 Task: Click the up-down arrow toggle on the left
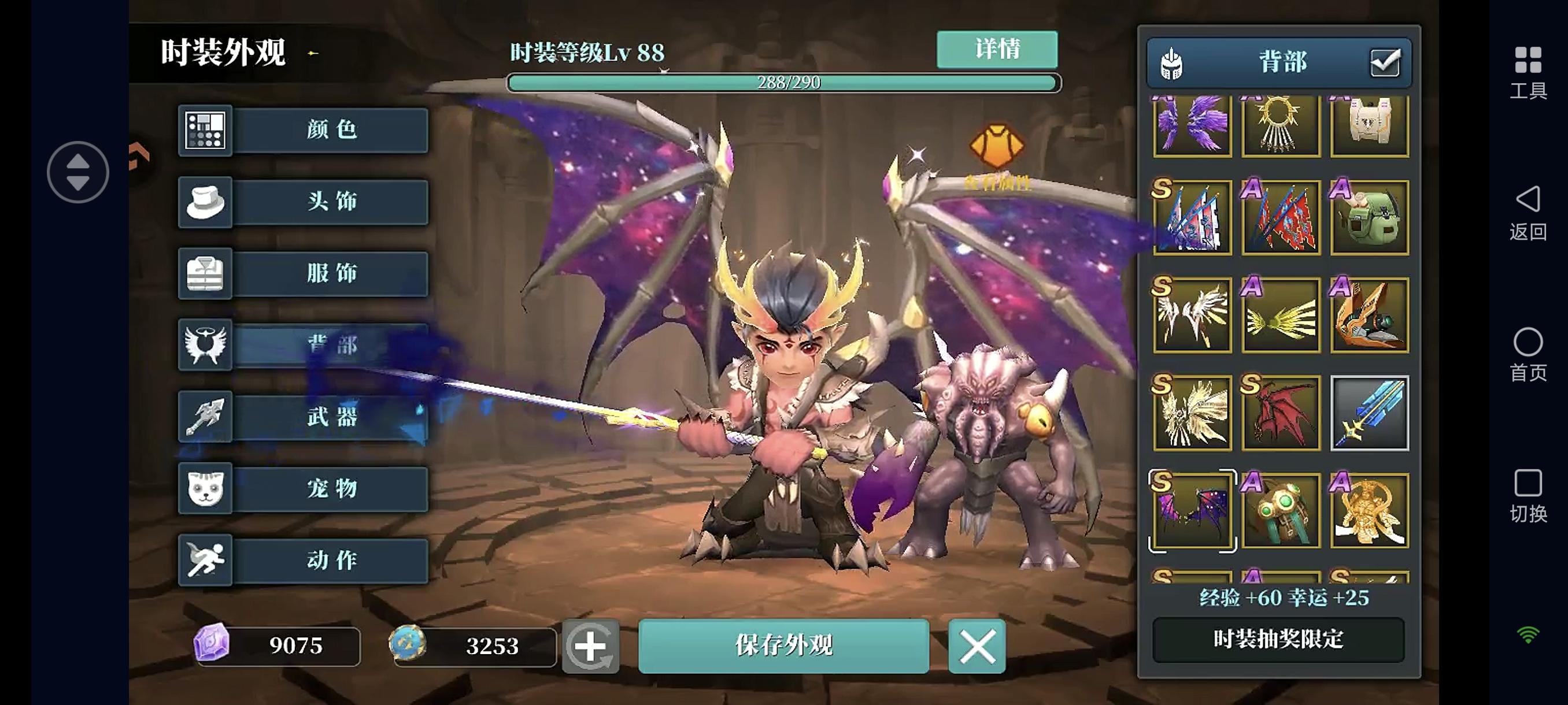[x=78, y=172]
